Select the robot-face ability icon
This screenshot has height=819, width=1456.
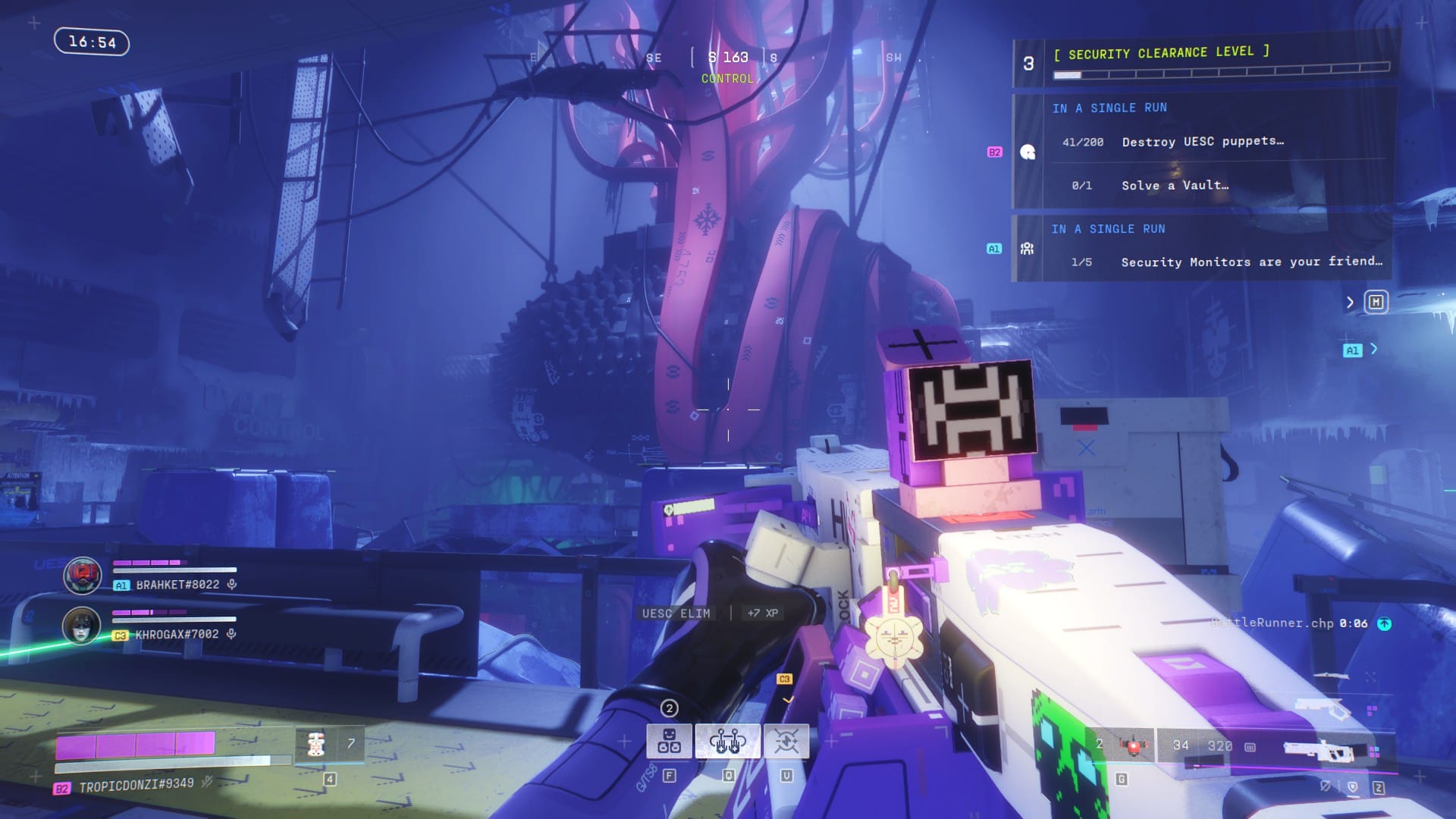669,741
